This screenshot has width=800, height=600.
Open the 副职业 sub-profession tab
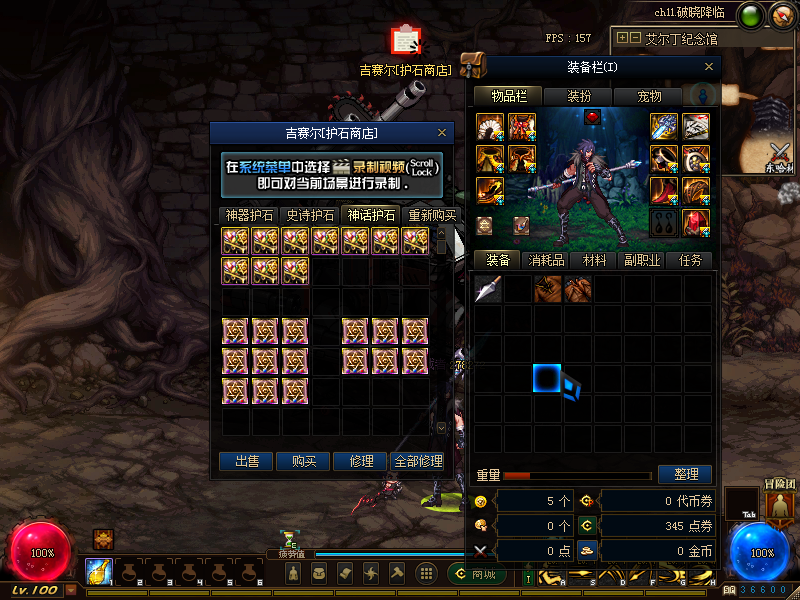click(642, 260)
